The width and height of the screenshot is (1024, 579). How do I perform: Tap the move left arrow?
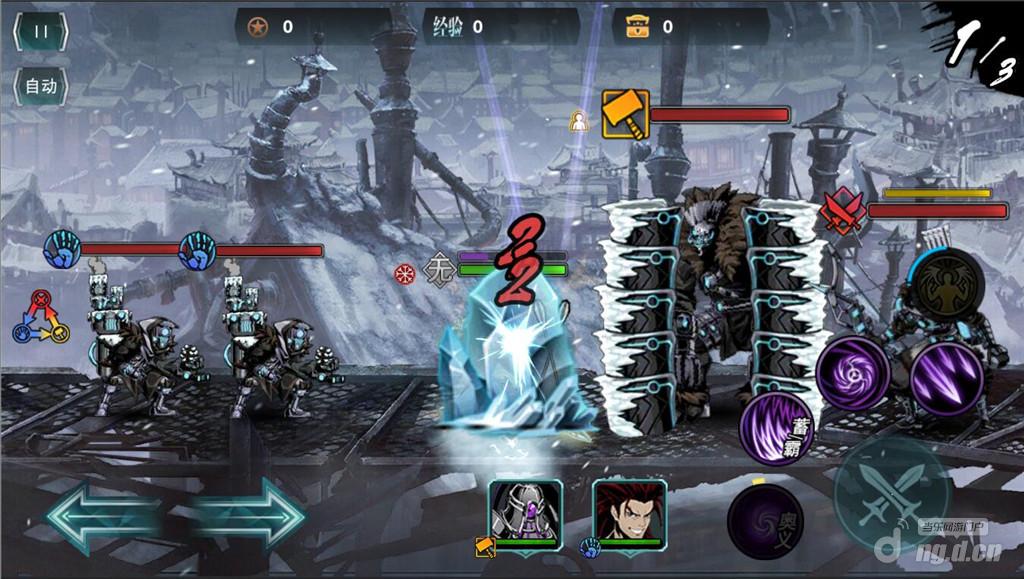coord(100,515)
